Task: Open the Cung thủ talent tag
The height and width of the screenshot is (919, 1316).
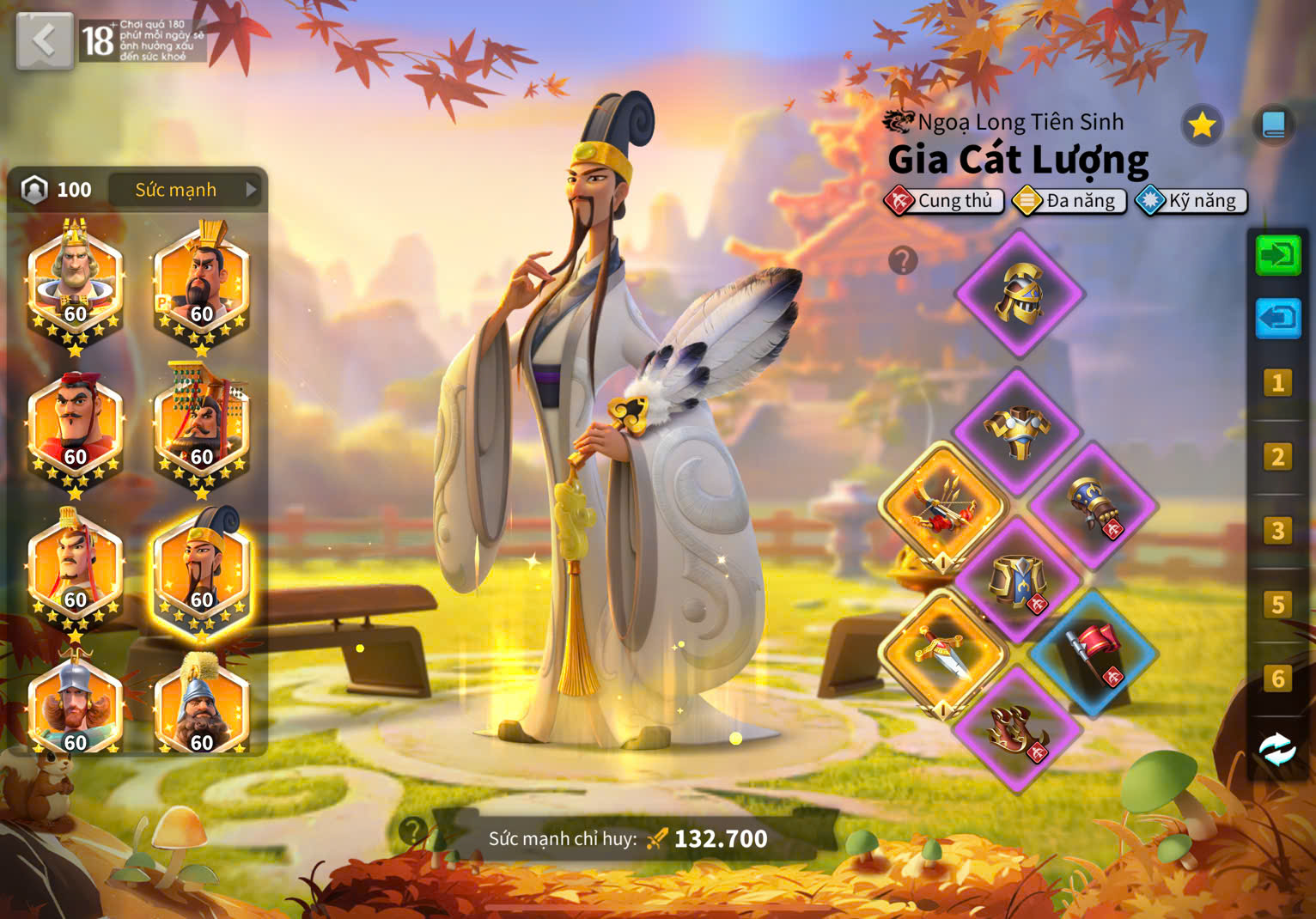Action: tap(943, 201)
